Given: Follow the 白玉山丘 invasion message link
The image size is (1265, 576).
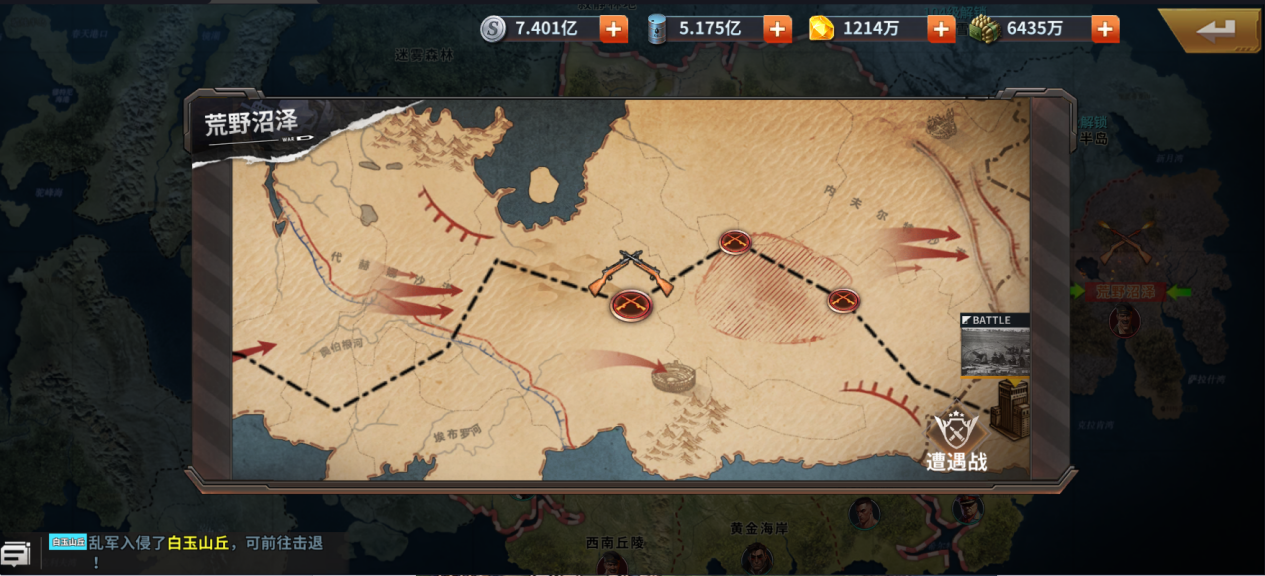Looking at the screenshot, I should pos(198,543).
